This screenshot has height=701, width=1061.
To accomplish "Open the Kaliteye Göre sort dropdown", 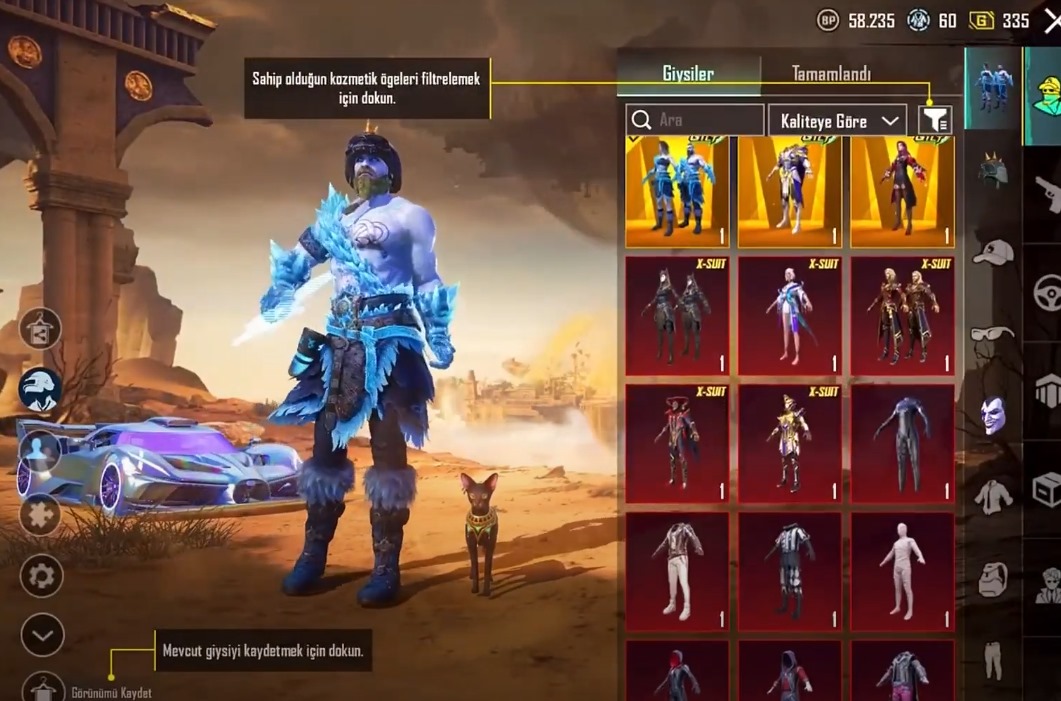I will tap(836, 120).
